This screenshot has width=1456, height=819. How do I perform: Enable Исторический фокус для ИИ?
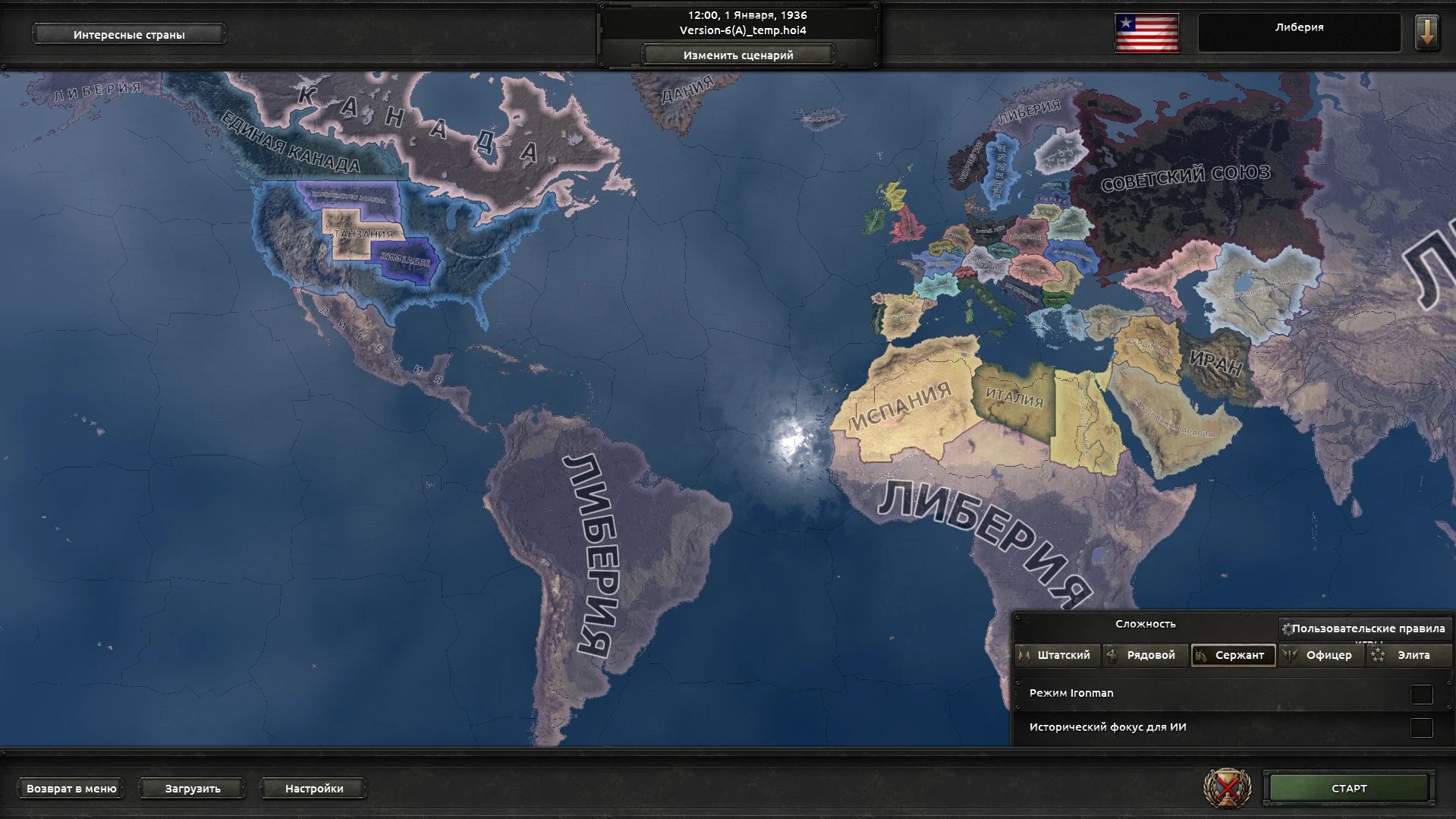coord(1420,727)
